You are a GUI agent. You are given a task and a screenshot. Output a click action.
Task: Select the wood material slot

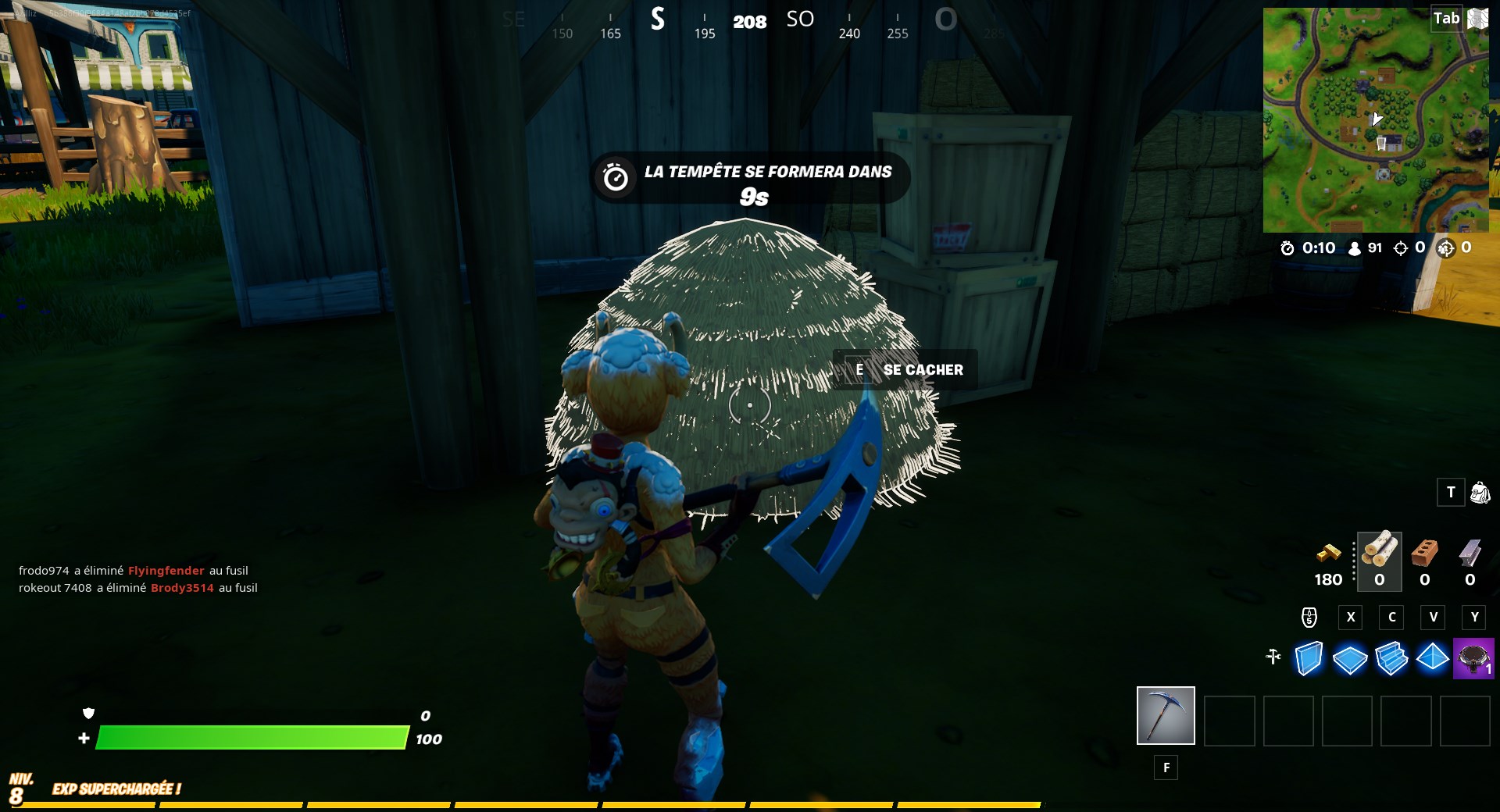point(1378,561)
